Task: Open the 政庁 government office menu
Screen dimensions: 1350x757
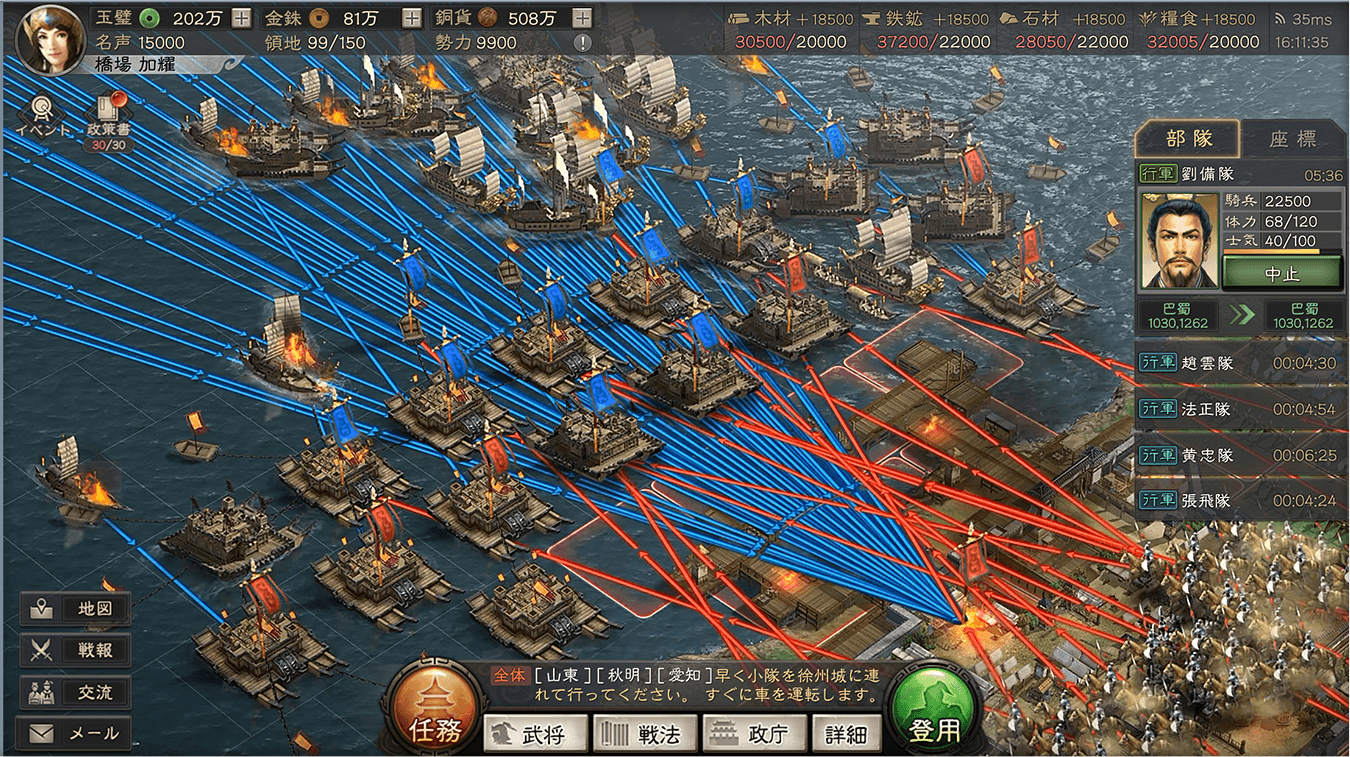Action: [752, 735]
